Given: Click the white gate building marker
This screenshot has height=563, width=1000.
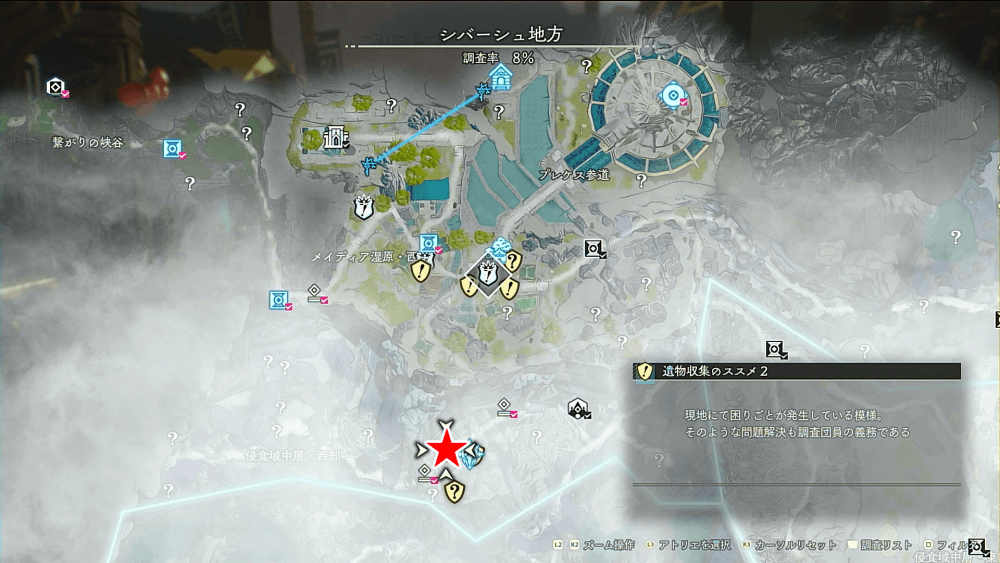Looking at the screenshot, I should point(335,139).
